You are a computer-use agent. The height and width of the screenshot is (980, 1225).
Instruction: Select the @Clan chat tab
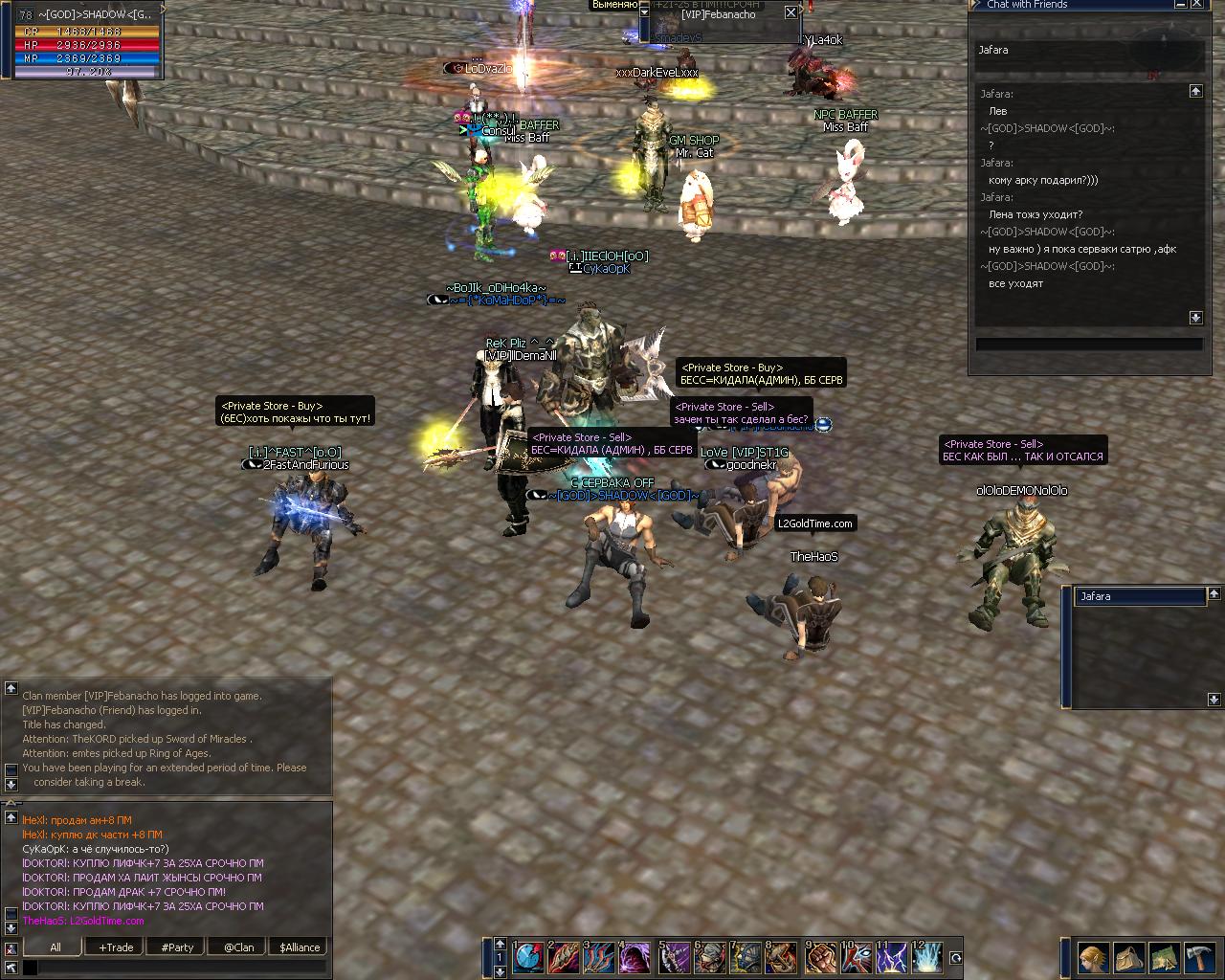click(x=238, y=947)
